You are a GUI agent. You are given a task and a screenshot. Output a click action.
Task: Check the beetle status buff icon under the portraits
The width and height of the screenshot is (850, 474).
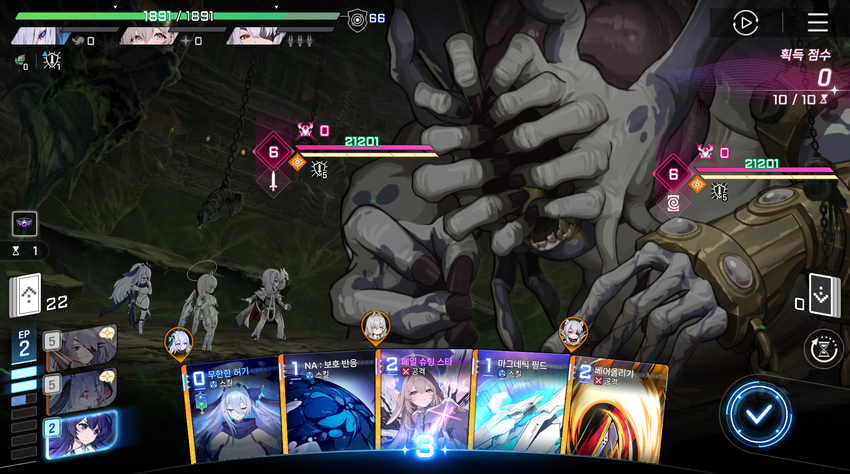coord(52,62)
